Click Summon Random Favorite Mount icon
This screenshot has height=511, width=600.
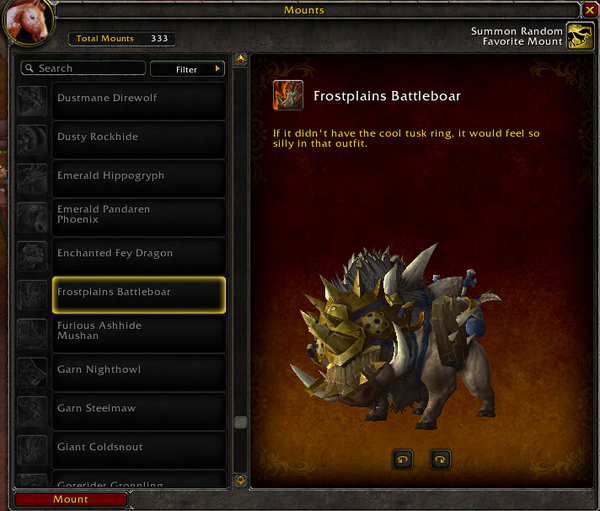(579, 37)
